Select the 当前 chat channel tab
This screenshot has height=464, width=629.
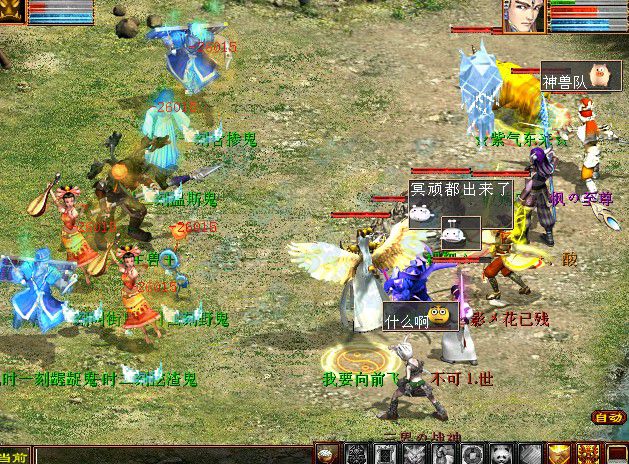pyautogui.click(x=14, y=457)
